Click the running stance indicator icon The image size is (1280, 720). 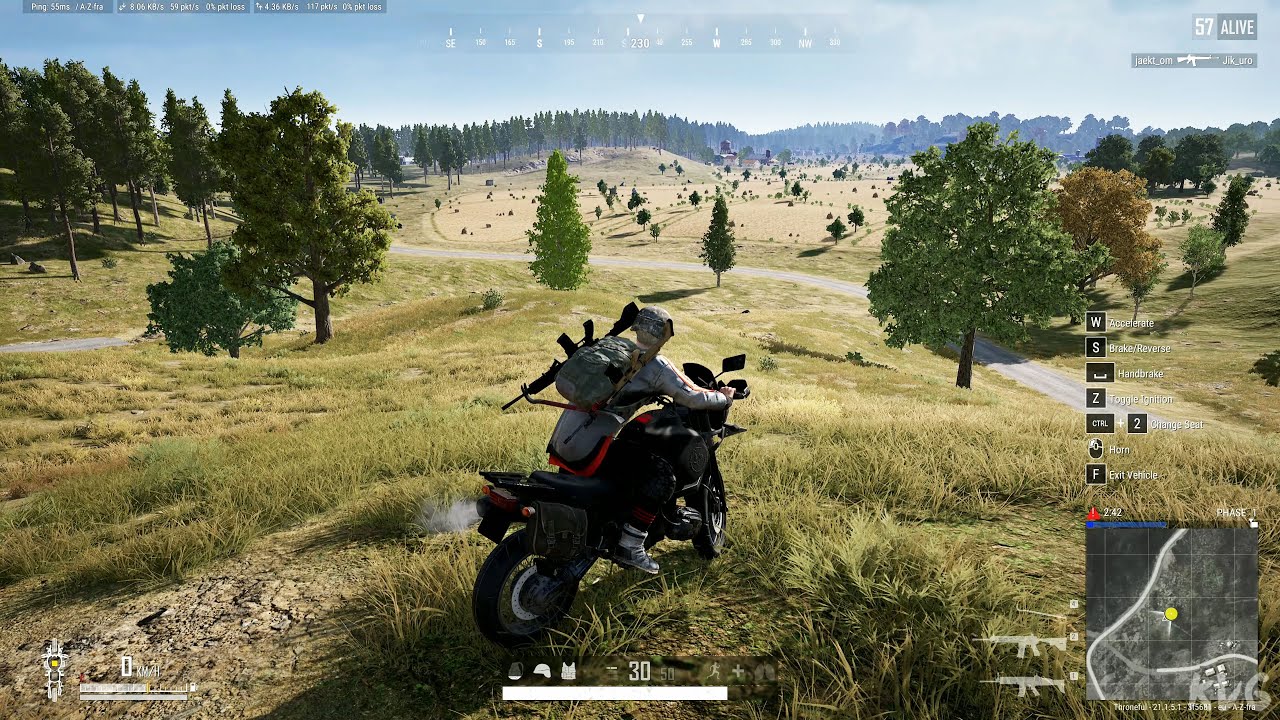(715, 670)
